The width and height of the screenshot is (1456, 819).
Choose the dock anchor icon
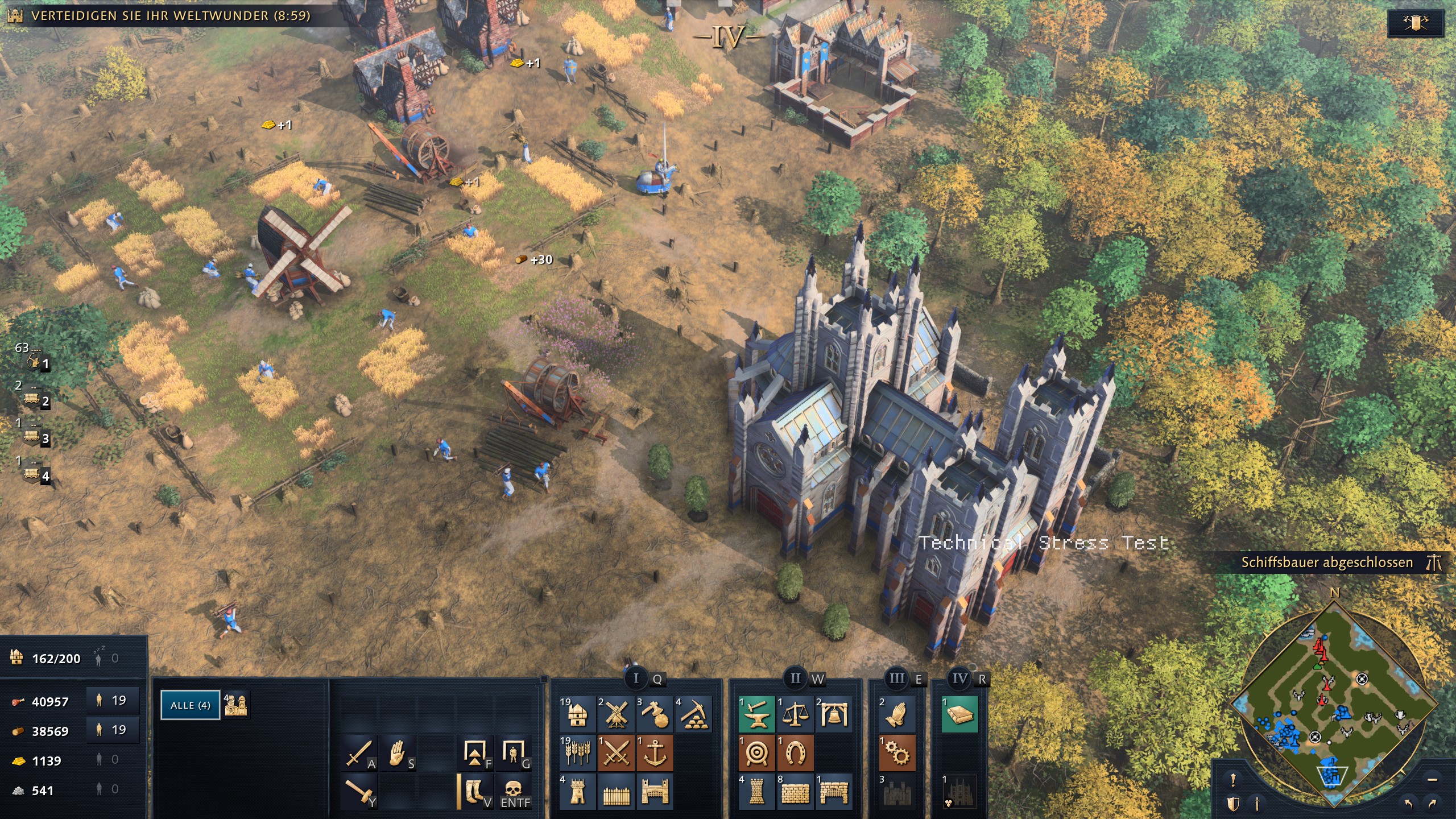pyautogui.click(x=655, y=753)
